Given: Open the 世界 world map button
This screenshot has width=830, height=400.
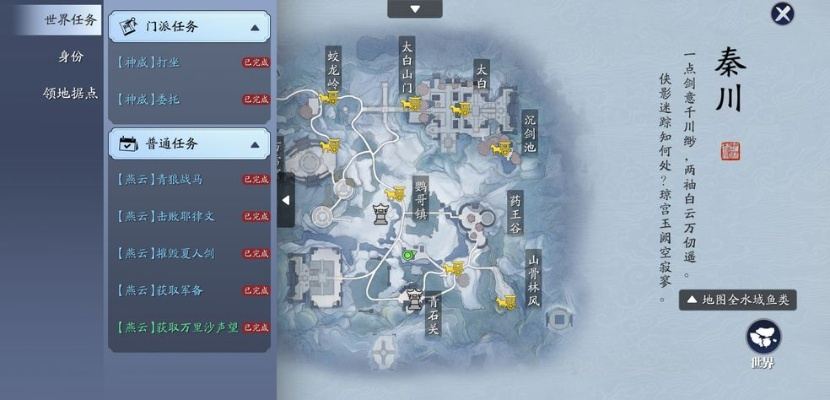Looking at the screenshot, I should coord(763,340).
